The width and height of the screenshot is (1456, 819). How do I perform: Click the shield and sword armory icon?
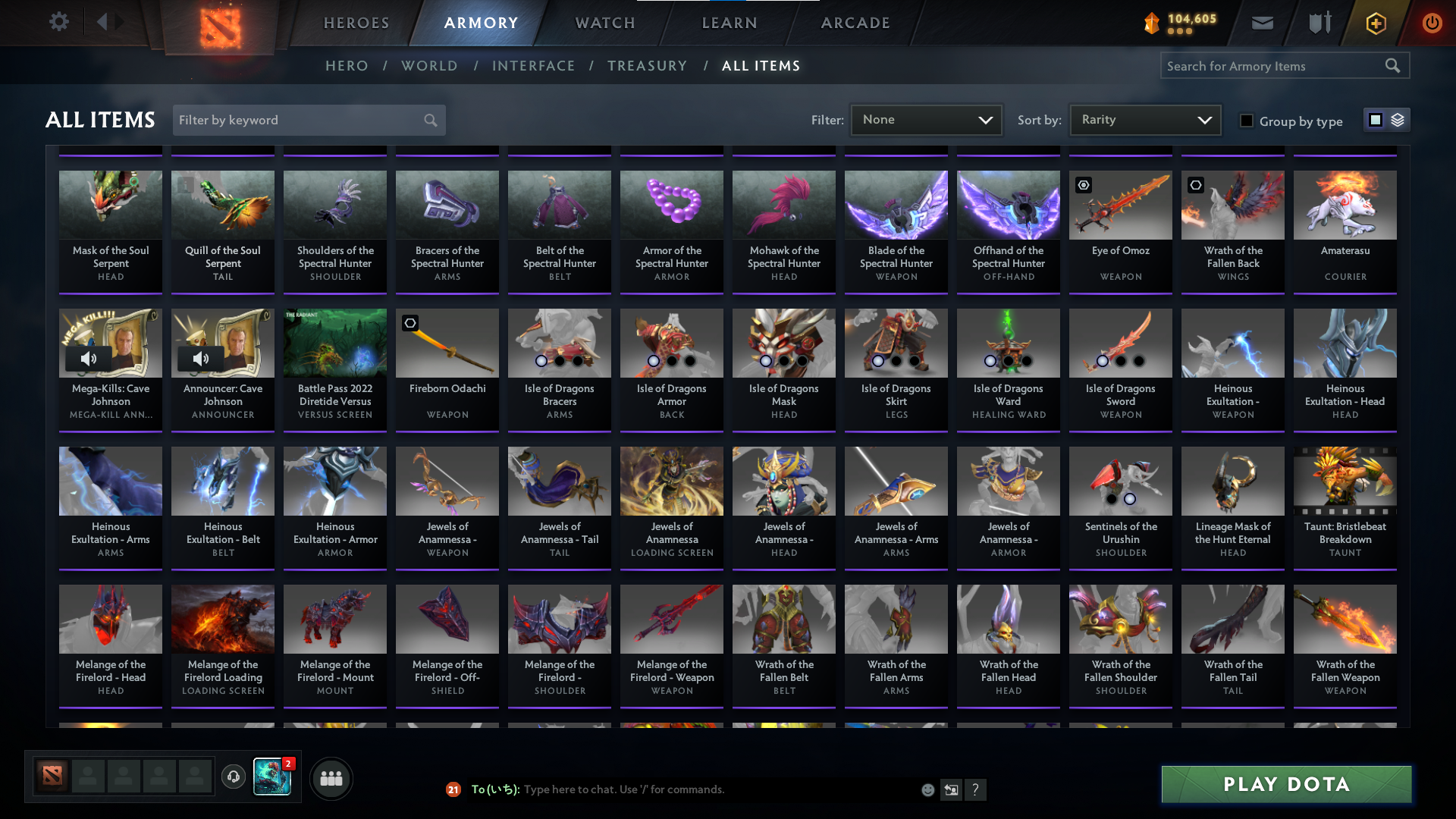click(x=1319, y=23)
